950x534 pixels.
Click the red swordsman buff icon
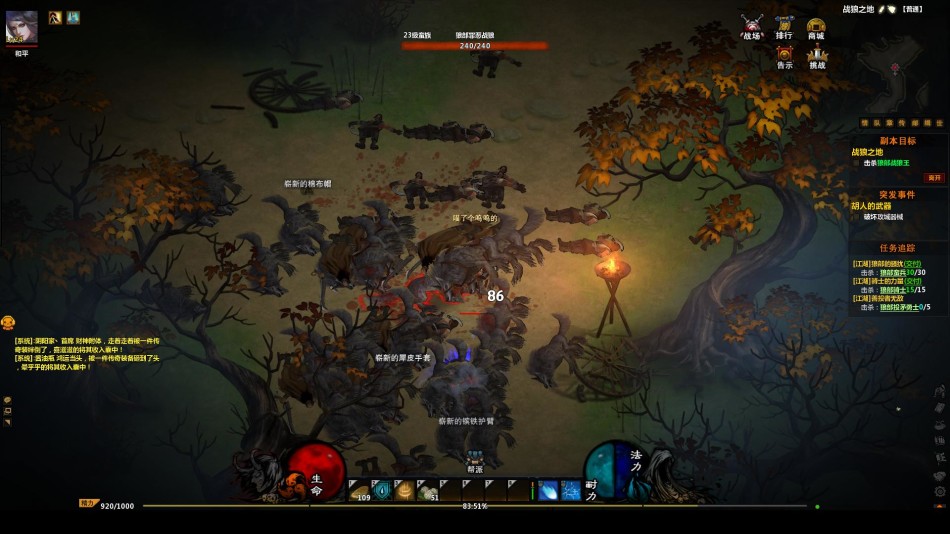pos(55,17)
